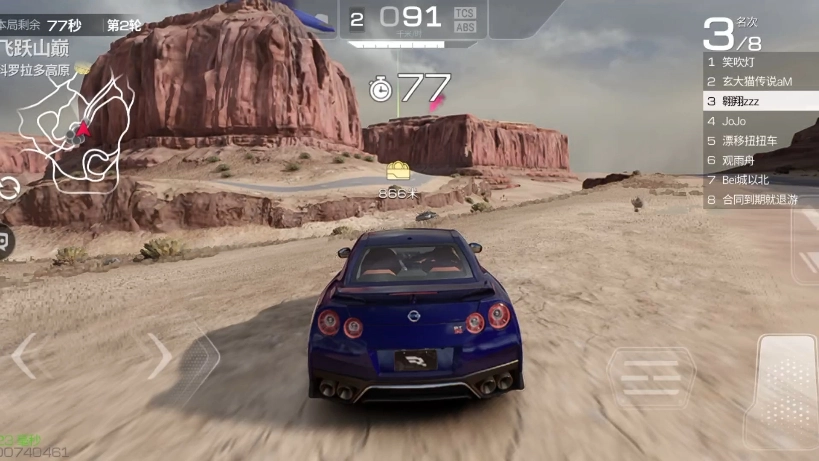Viewport: 819px width, 461px height.
Task: Tap the left steering arrow
Action: tap(27, 356)
